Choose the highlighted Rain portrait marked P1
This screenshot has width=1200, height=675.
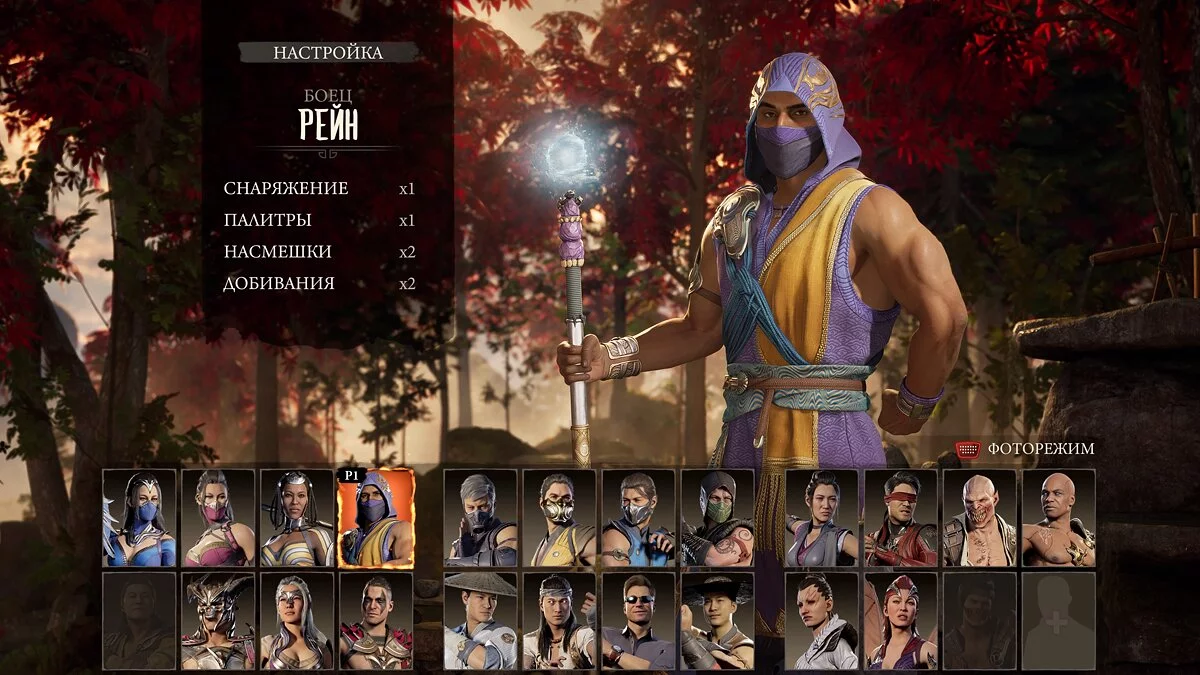point(376,518)
